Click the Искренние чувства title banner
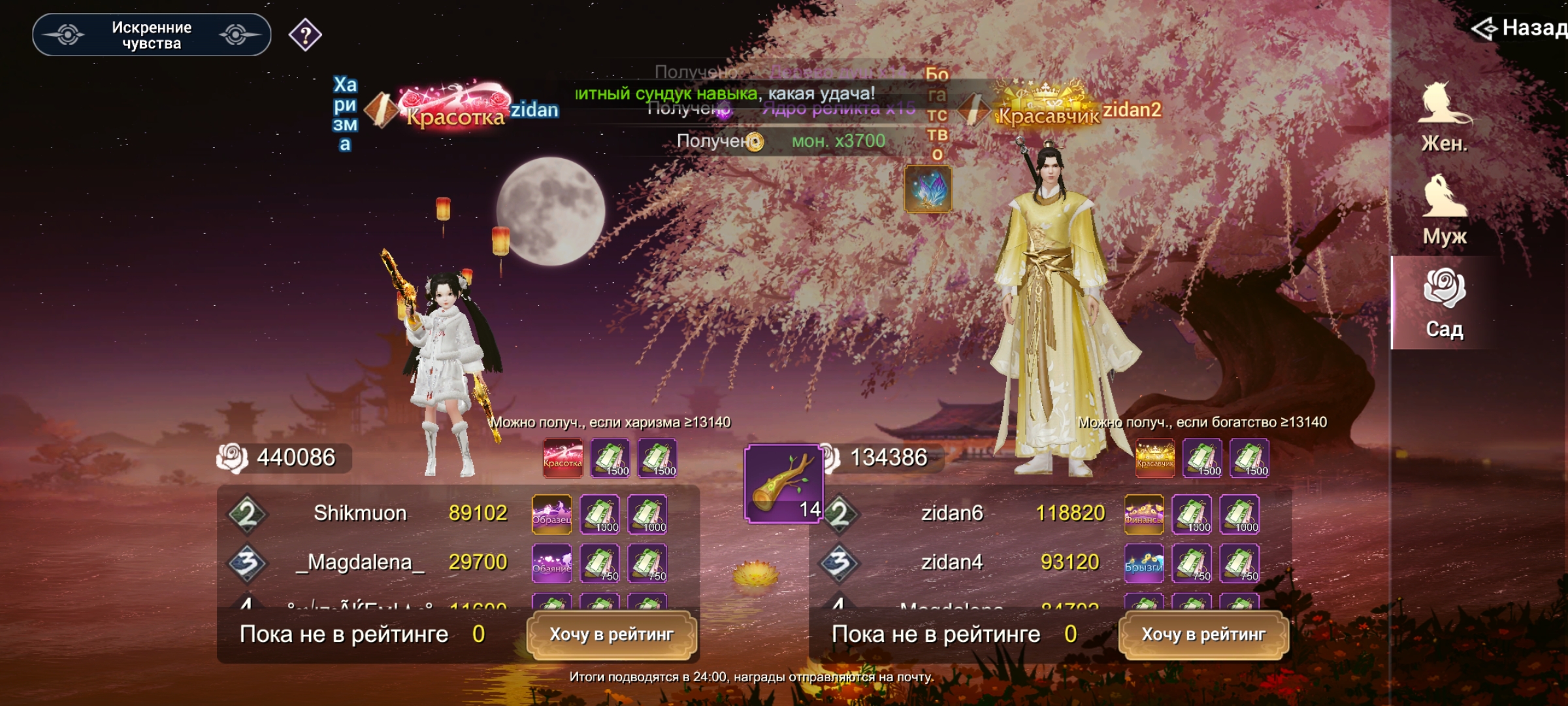The height and width of the screenshot is (706, 1568). 152,35
